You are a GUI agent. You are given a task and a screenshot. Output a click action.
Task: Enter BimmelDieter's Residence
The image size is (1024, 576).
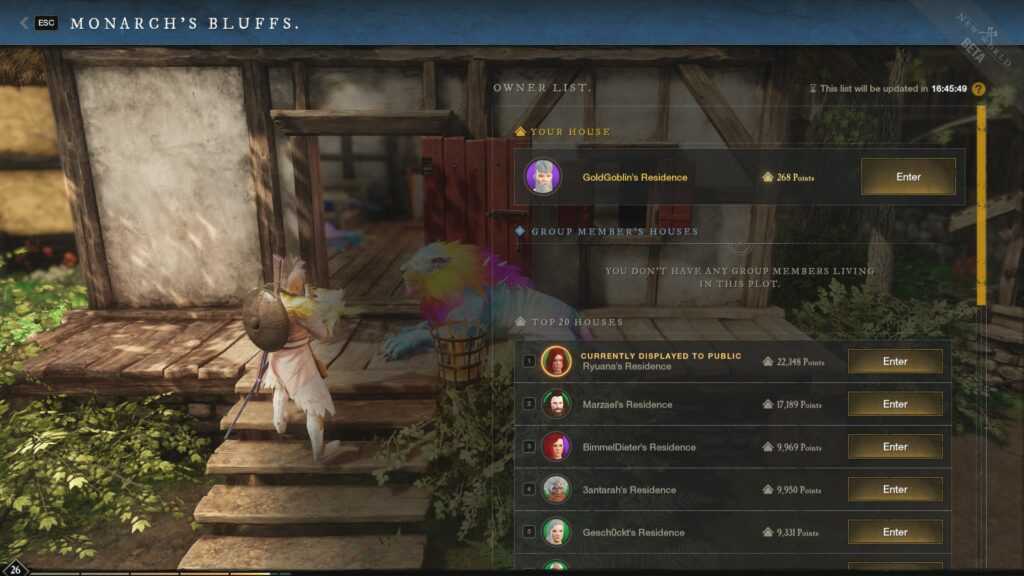895,447
